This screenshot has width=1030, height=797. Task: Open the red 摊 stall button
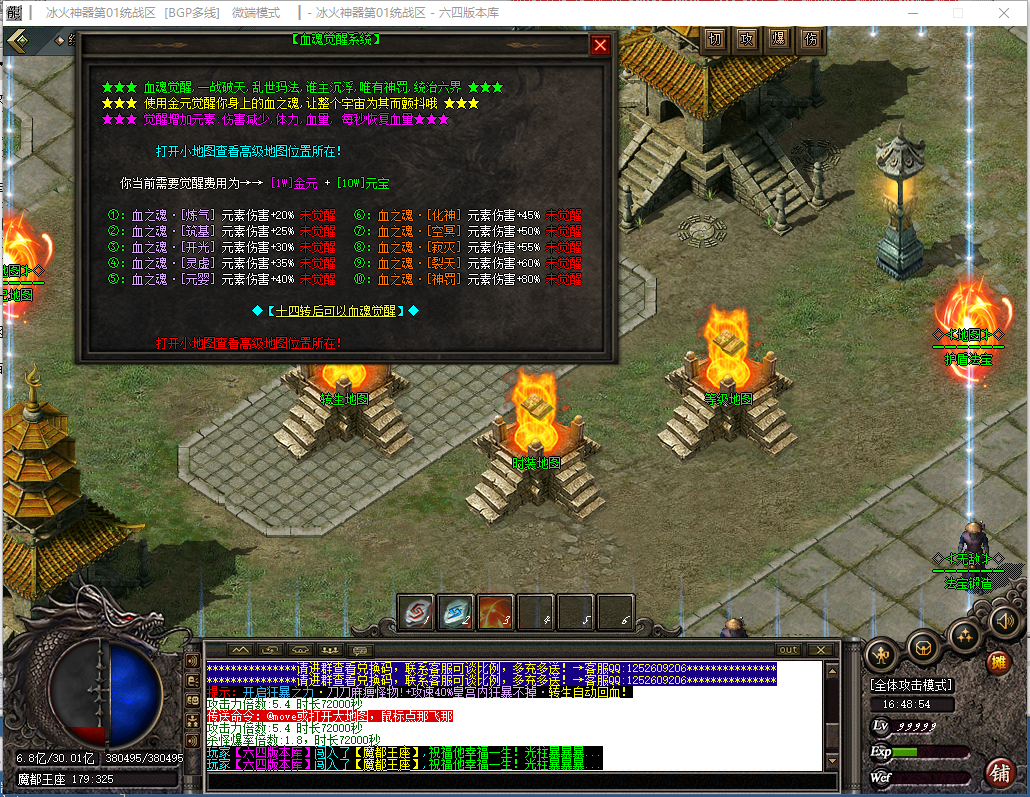click(x=998, y=662)
